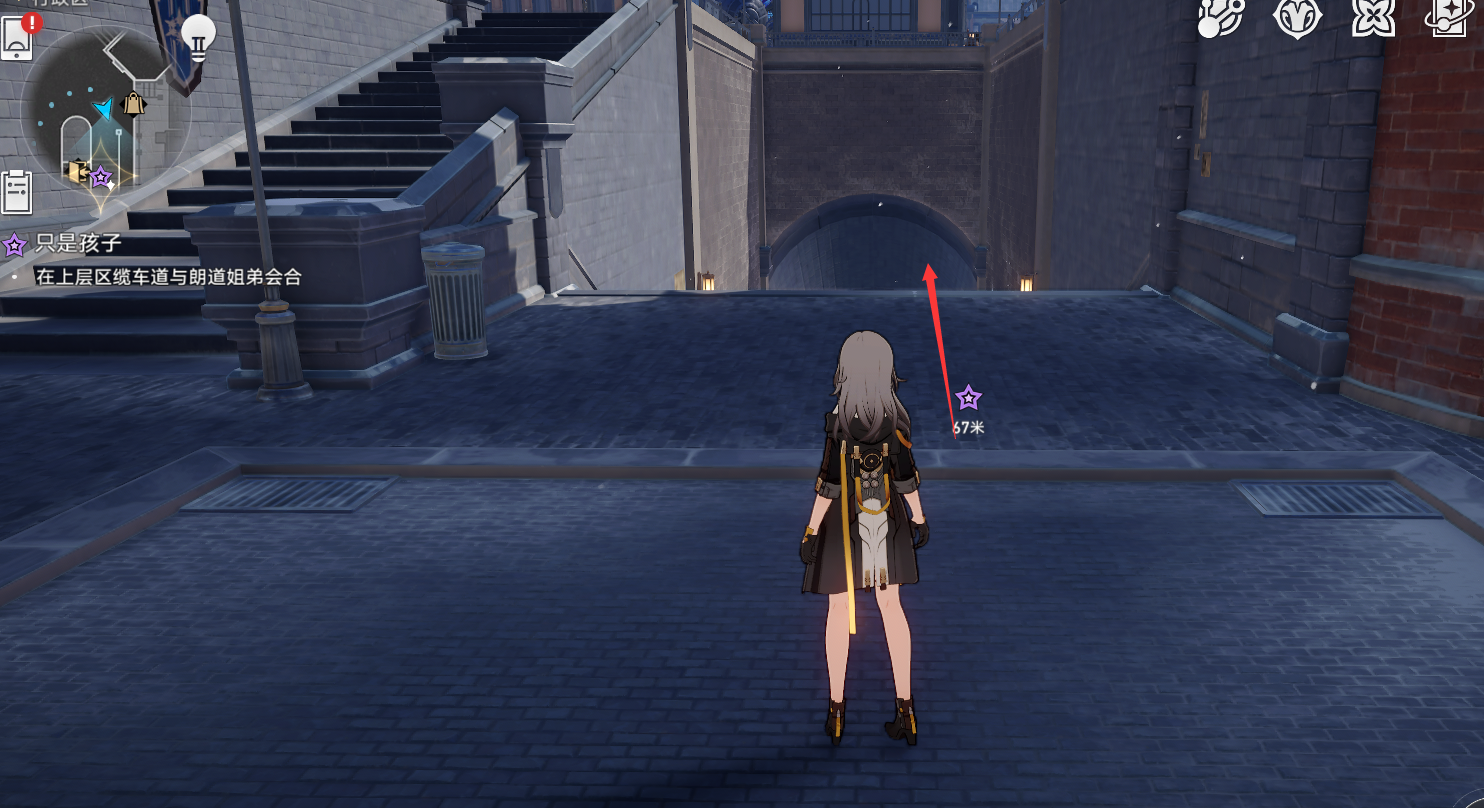Open the orbiting-nodes icon in top bar
The height and width of the screenshot is (808, 1484).
pyautogui.click(x=1220, y=18)
